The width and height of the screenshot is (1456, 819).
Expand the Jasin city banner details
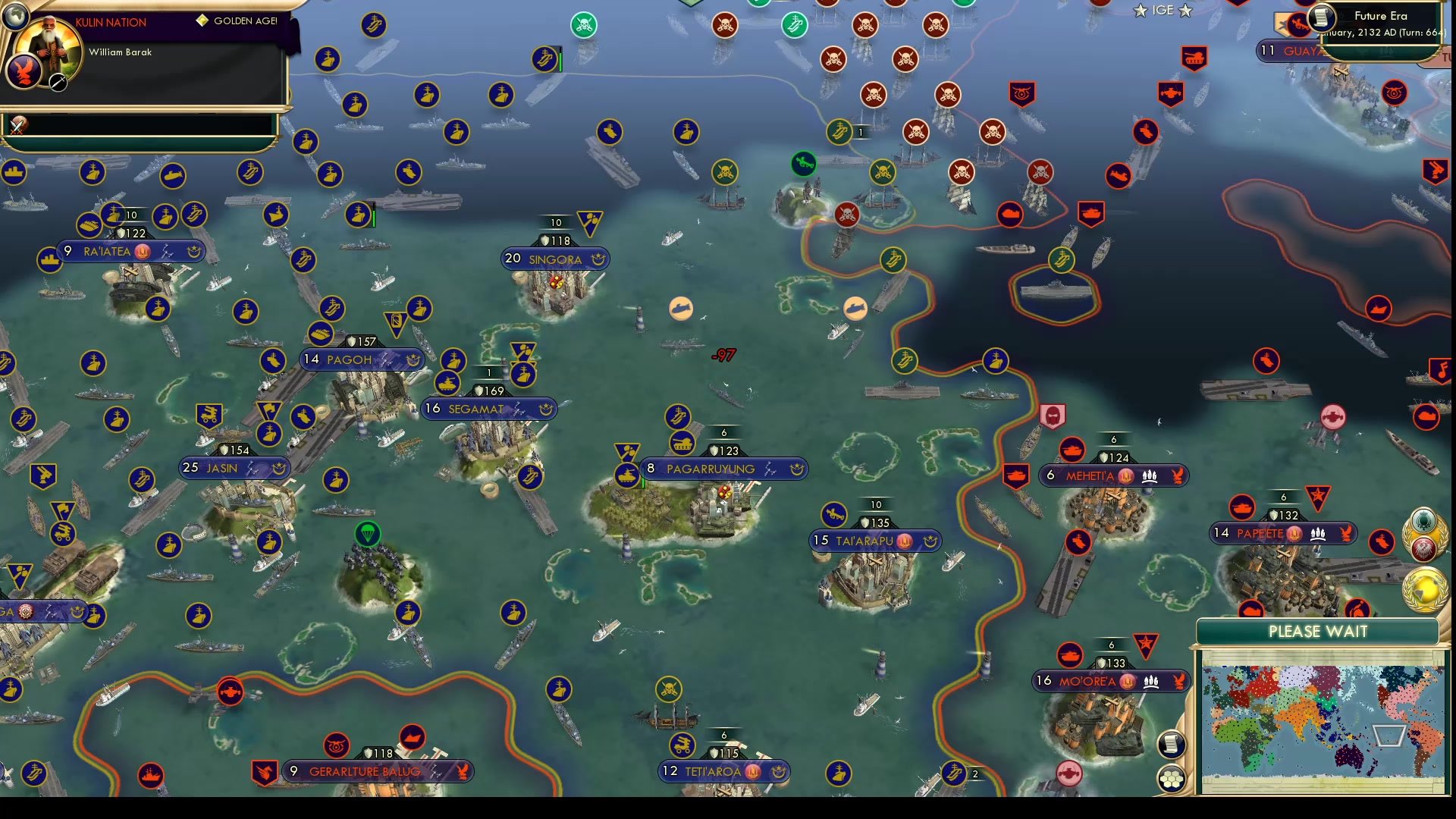234,468
